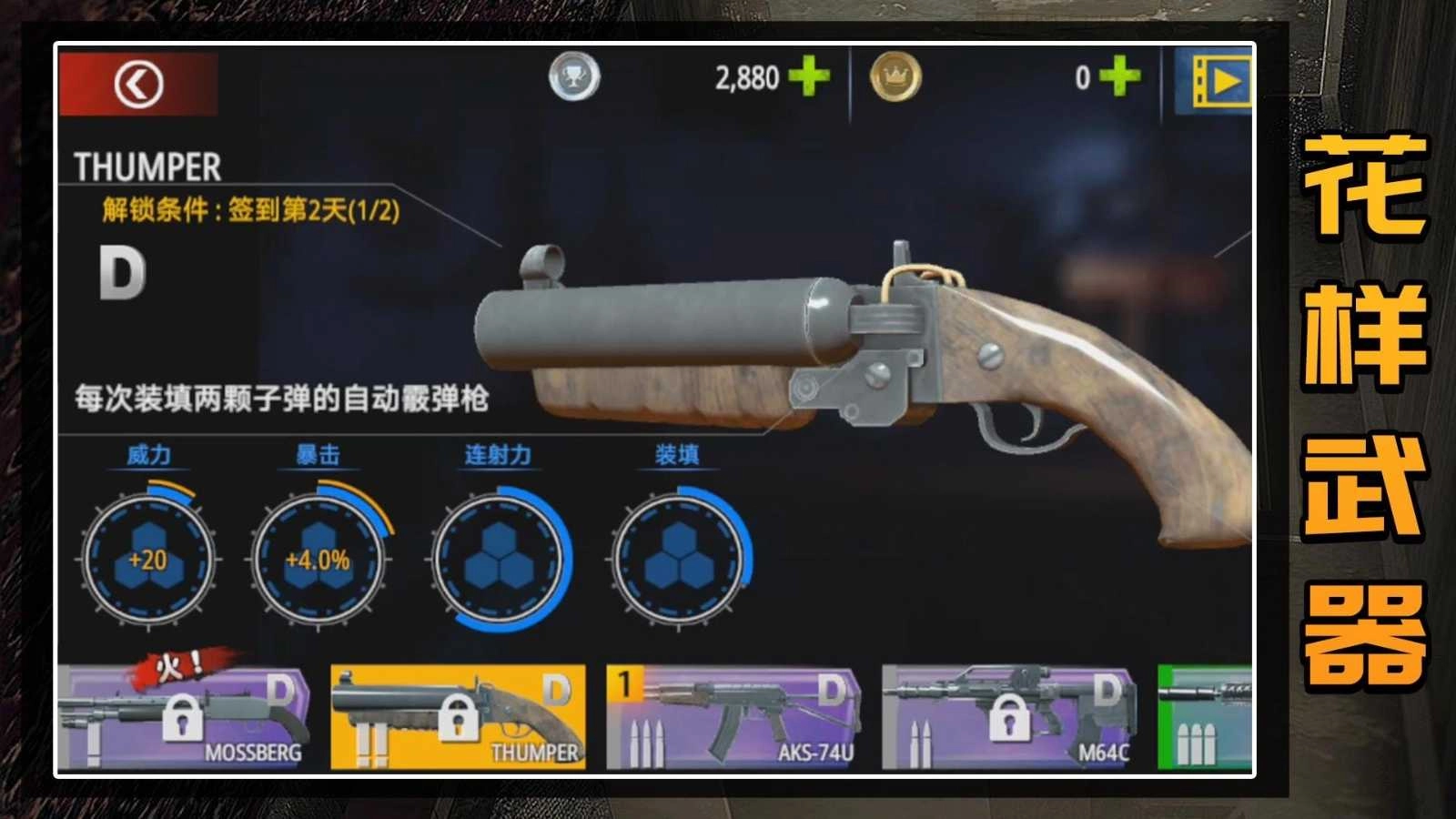
Task: Open the 暴击 critical upgrade dial
Action: 318,559
